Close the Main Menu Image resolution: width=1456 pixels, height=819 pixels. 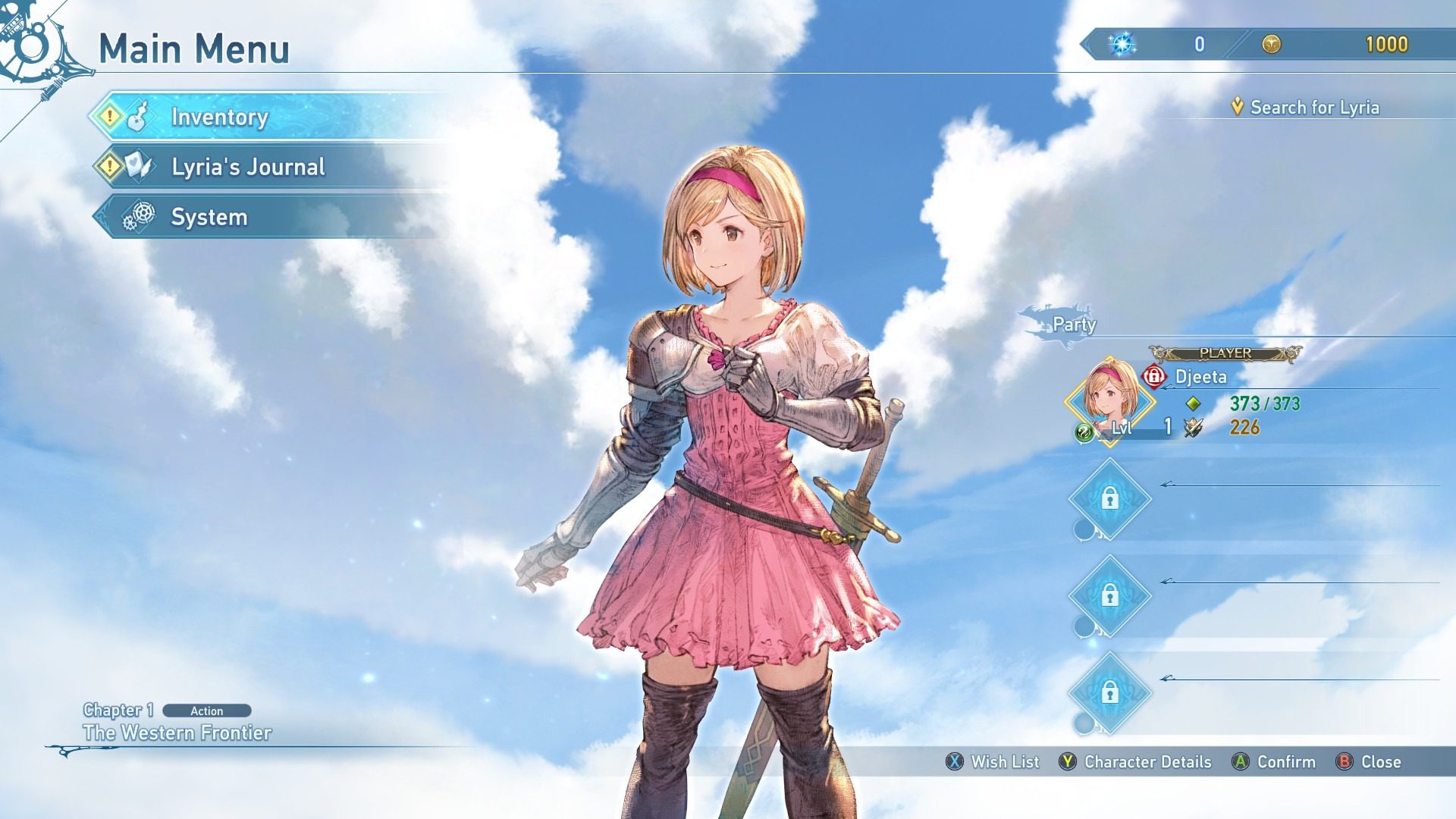point(1369,761)
